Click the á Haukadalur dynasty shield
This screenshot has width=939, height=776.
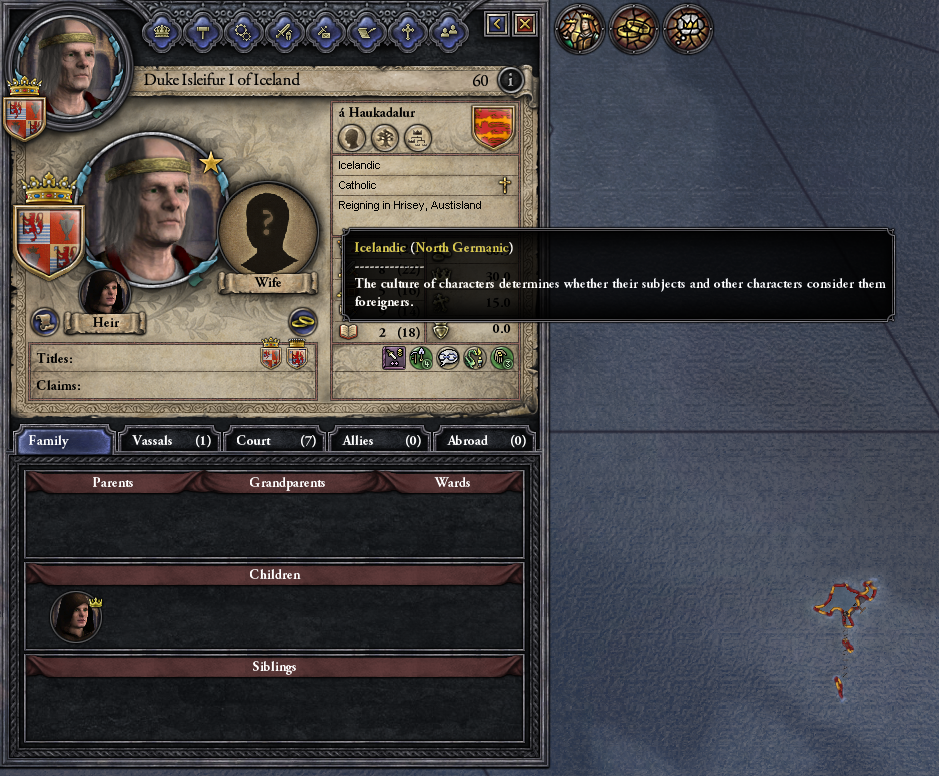click(493, 127)
